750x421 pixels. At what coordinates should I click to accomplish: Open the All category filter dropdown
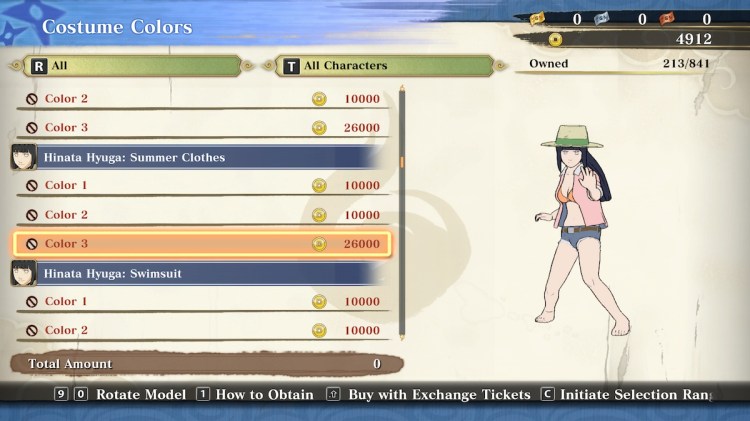[132, 66]
